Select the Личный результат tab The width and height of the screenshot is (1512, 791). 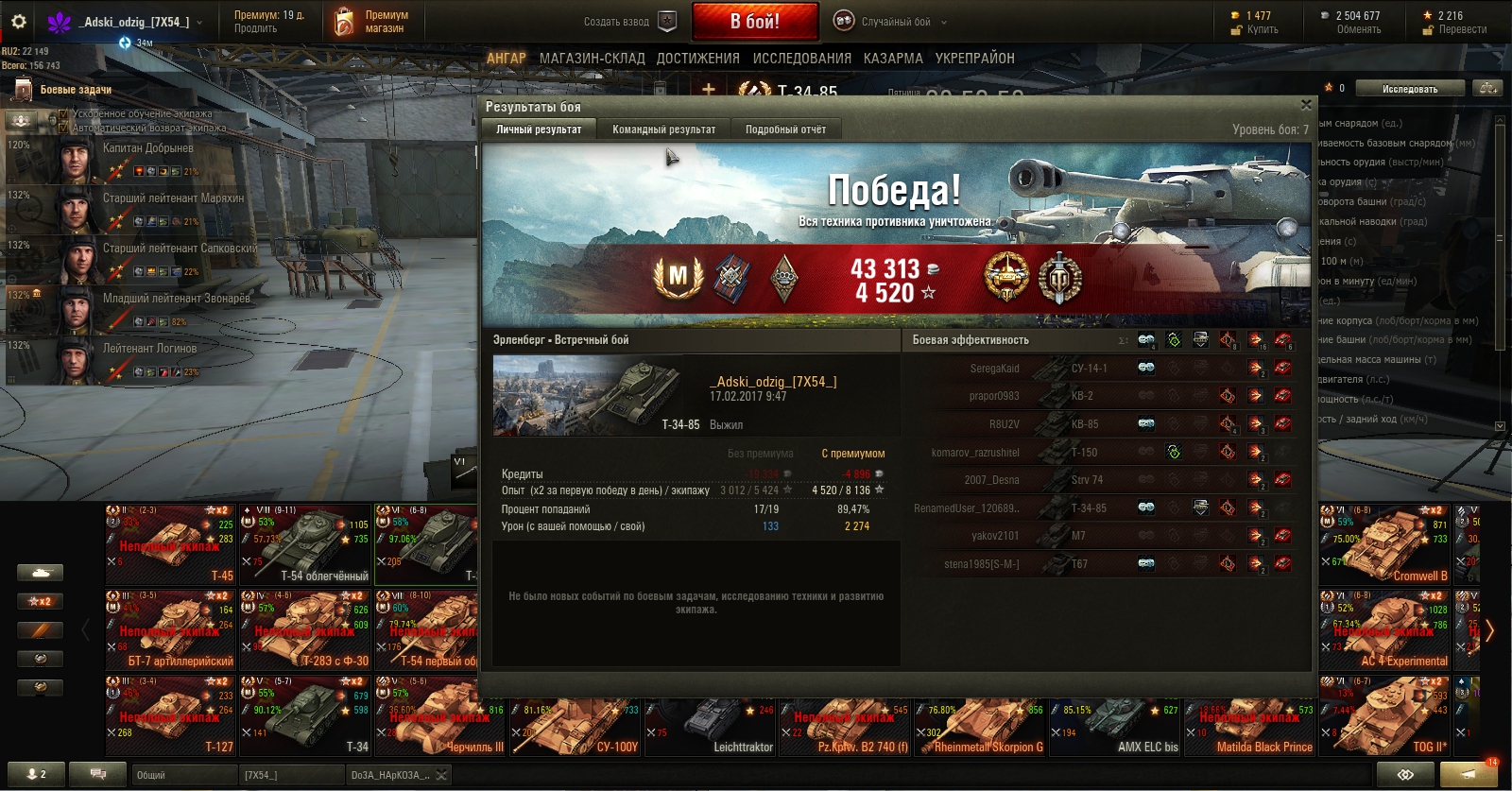pos(539,129)
